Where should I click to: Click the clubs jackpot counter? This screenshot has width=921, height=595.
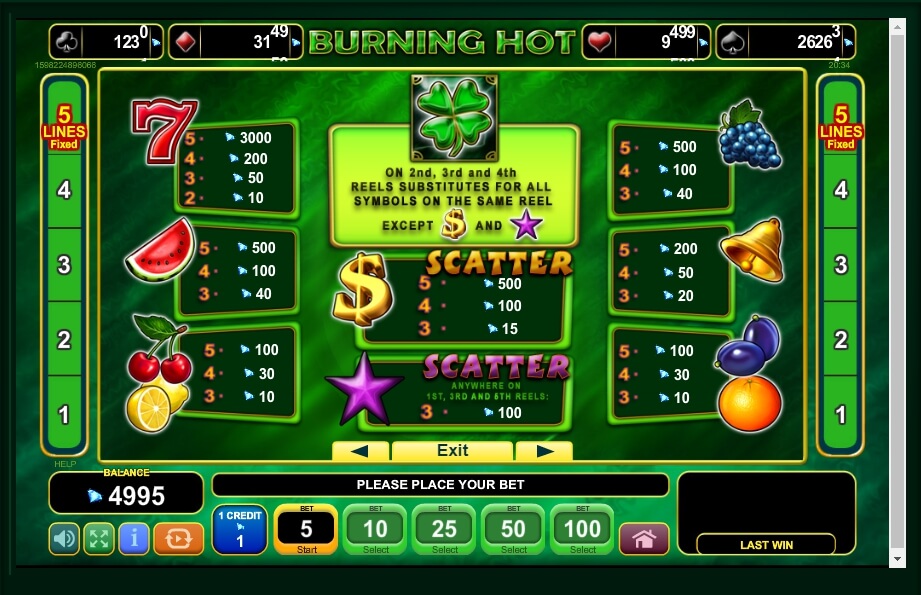105,42
